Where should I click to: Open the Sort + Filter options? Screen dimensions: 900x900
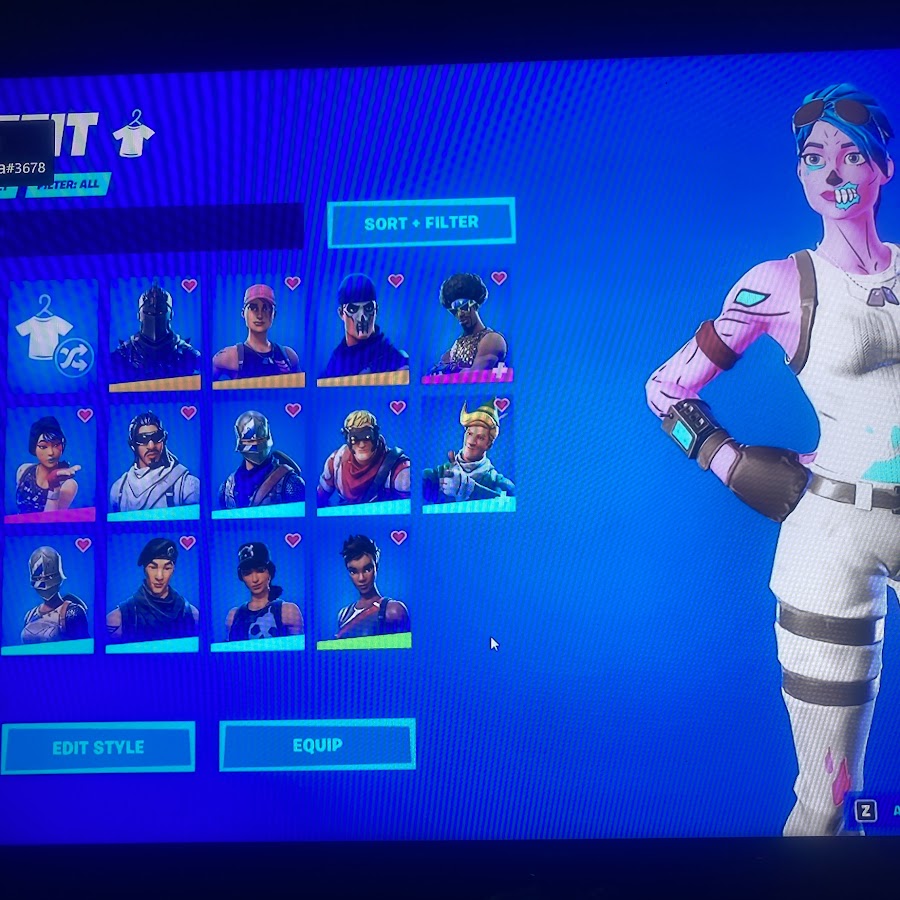(x=421, y=222)
